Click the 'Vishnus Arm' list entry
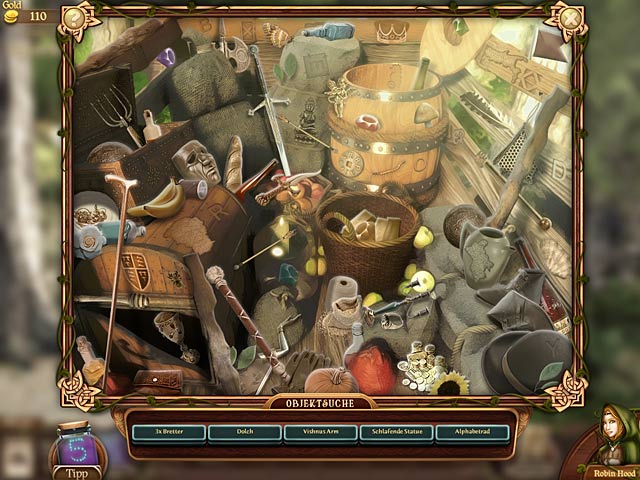Image resolution: width=640 pixels, height=480 pixels. tap(320, 433)
